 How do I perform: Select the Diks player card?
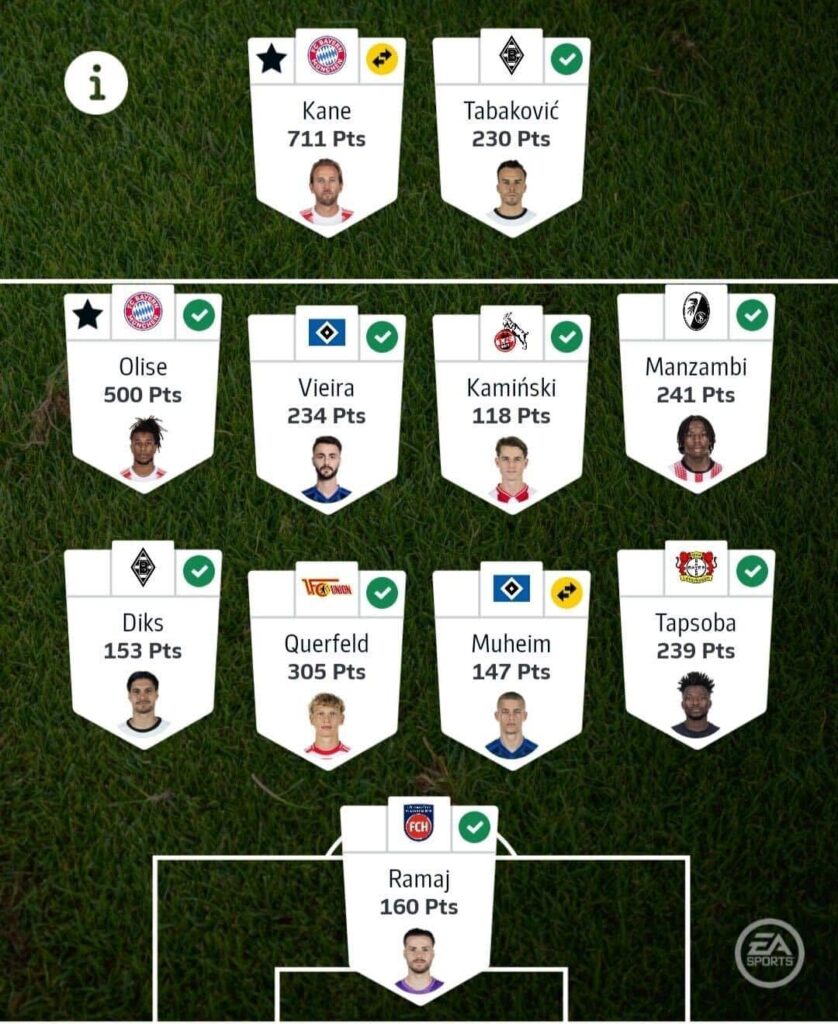pyautogui.click(x=142, y=652)
